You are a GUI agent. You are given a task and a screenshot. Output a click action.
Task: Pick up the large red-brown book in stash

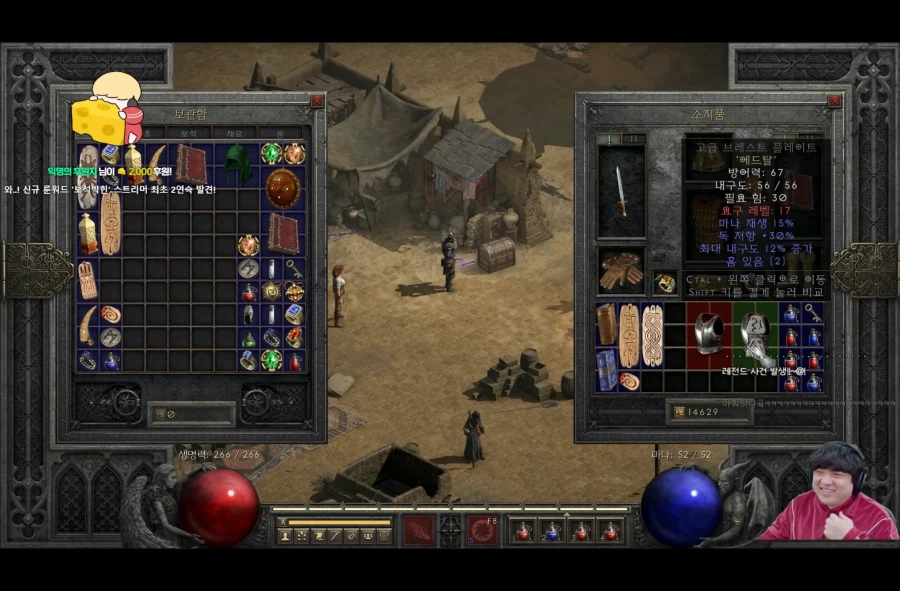191,163
